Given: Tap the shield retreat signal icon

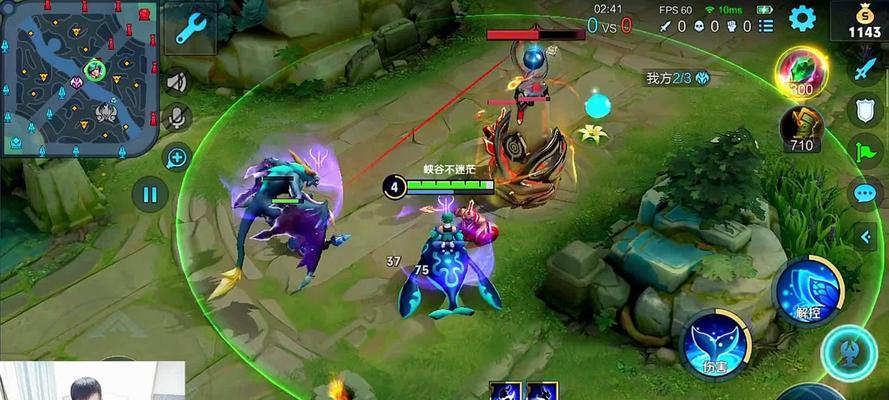Looking at the screenshot, I should point(864,110).
